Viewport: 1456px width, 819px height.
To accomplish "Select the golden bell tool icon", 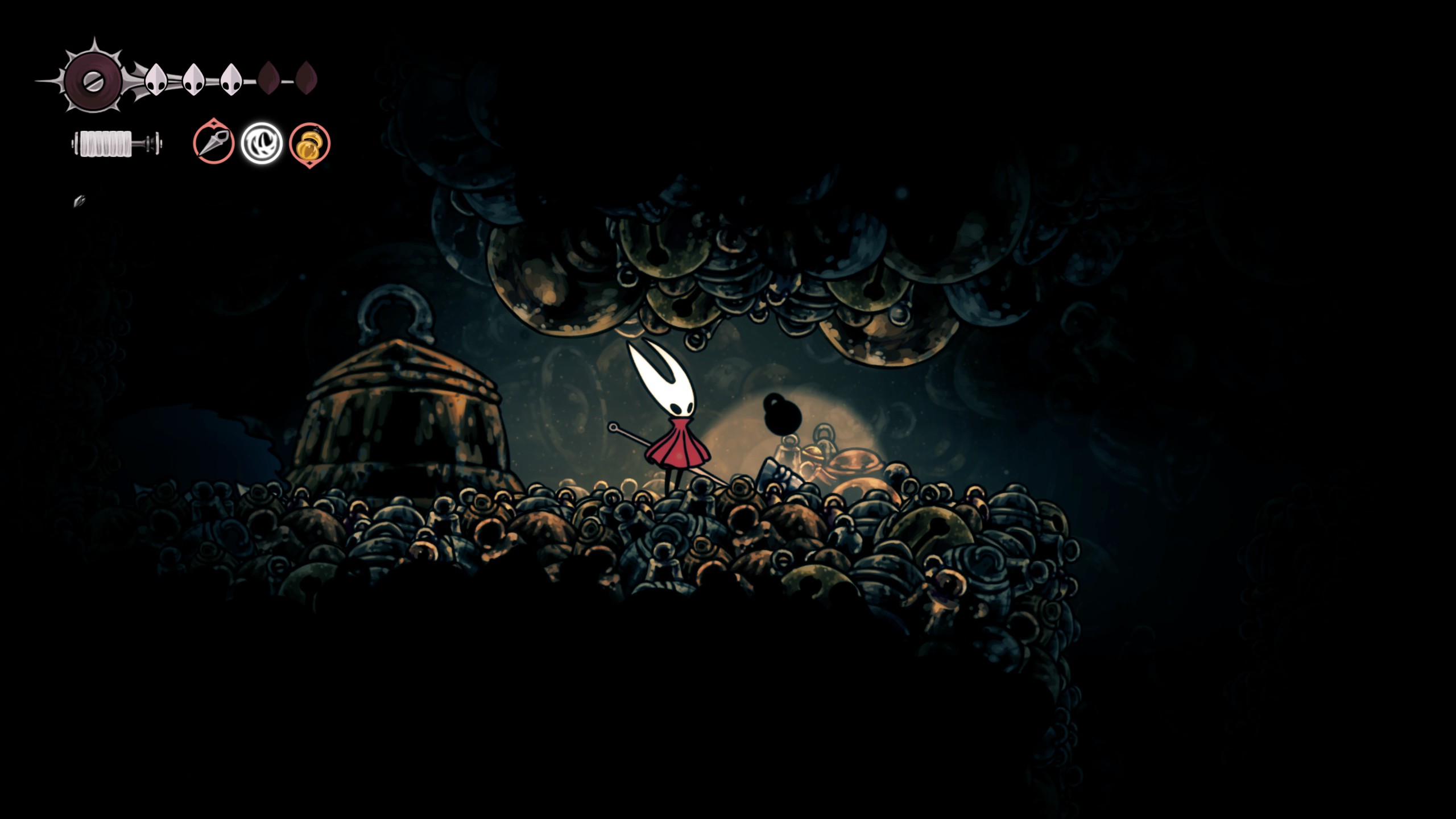I will [x=309, y=144].
